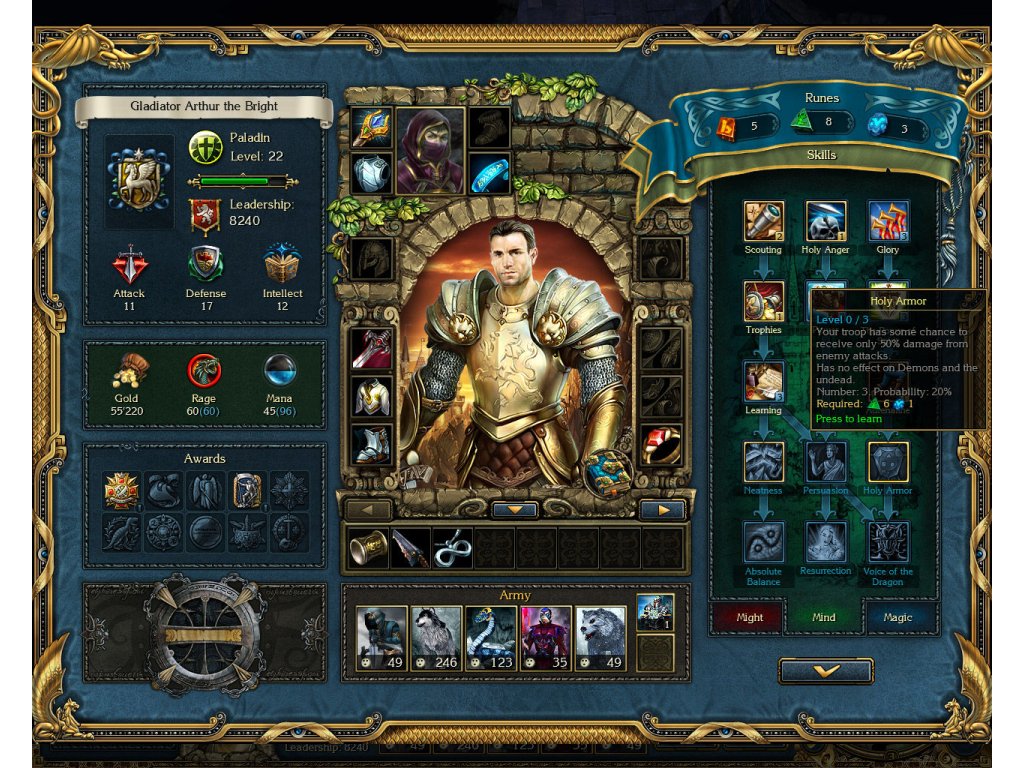Select the Learning skill icon
Image resolution: width=1024 pixels, height=768 pixels.
pyautogui.click(x=763, y=382)
